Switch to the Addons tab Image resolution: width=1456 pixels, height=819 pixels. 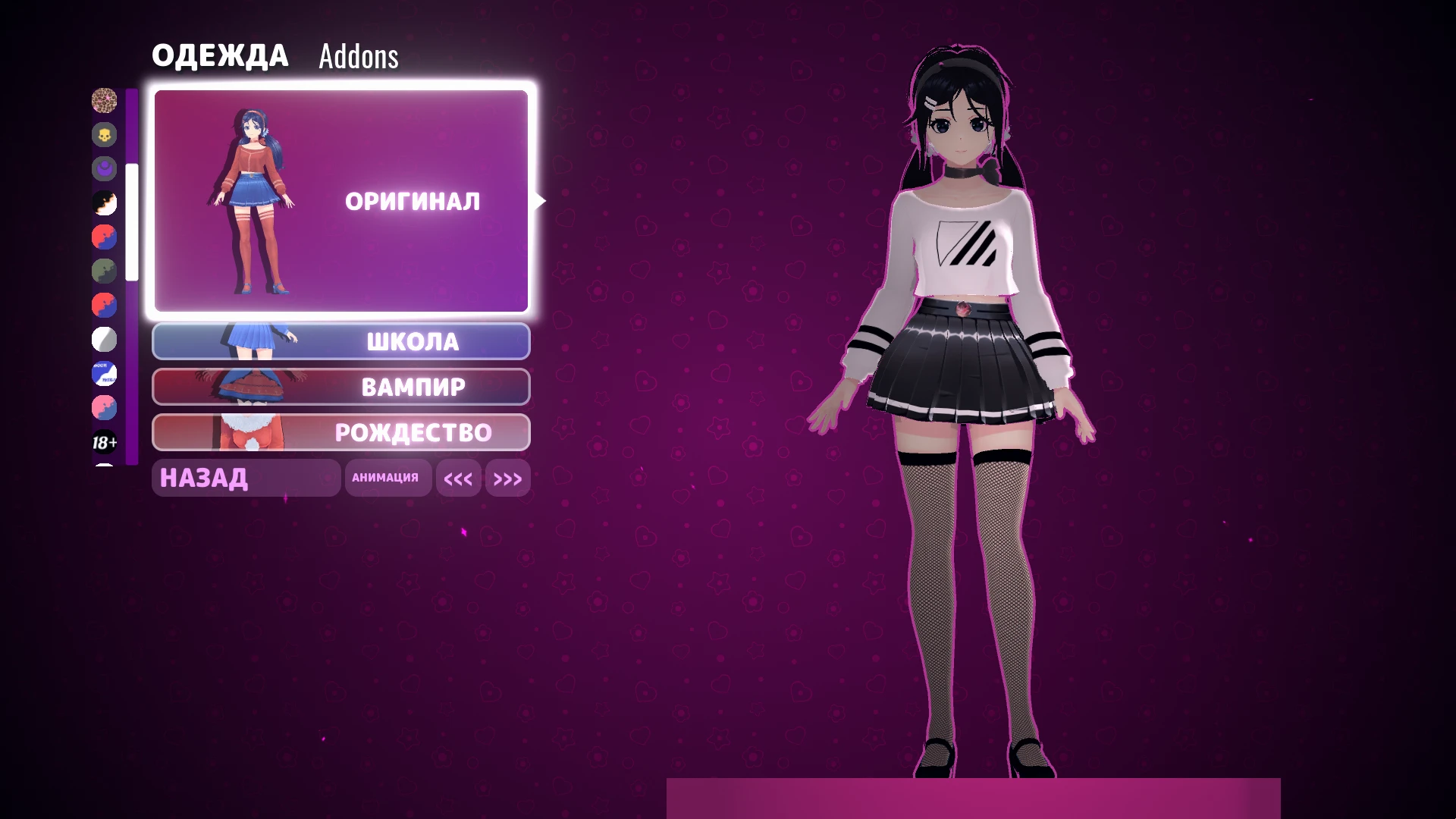357,56
